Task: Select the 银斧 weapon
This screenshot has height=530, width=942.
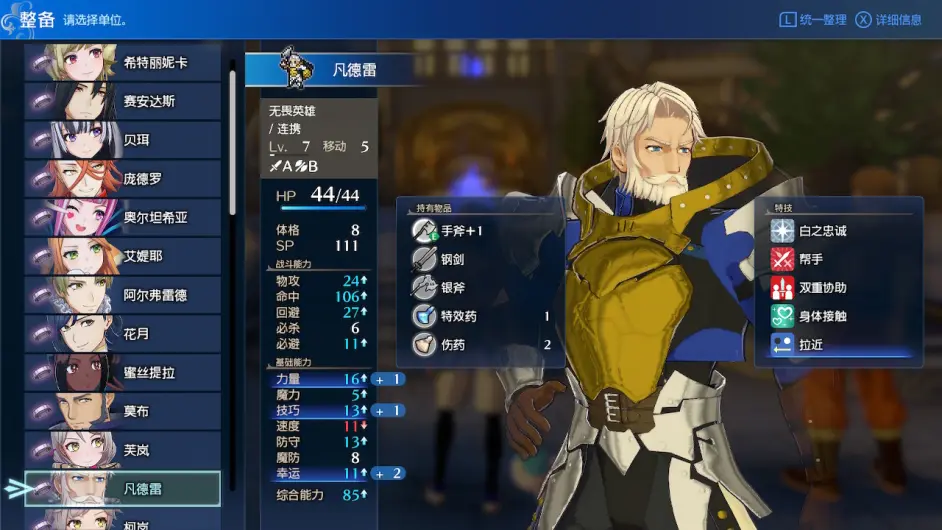Action: coord(452,288)
